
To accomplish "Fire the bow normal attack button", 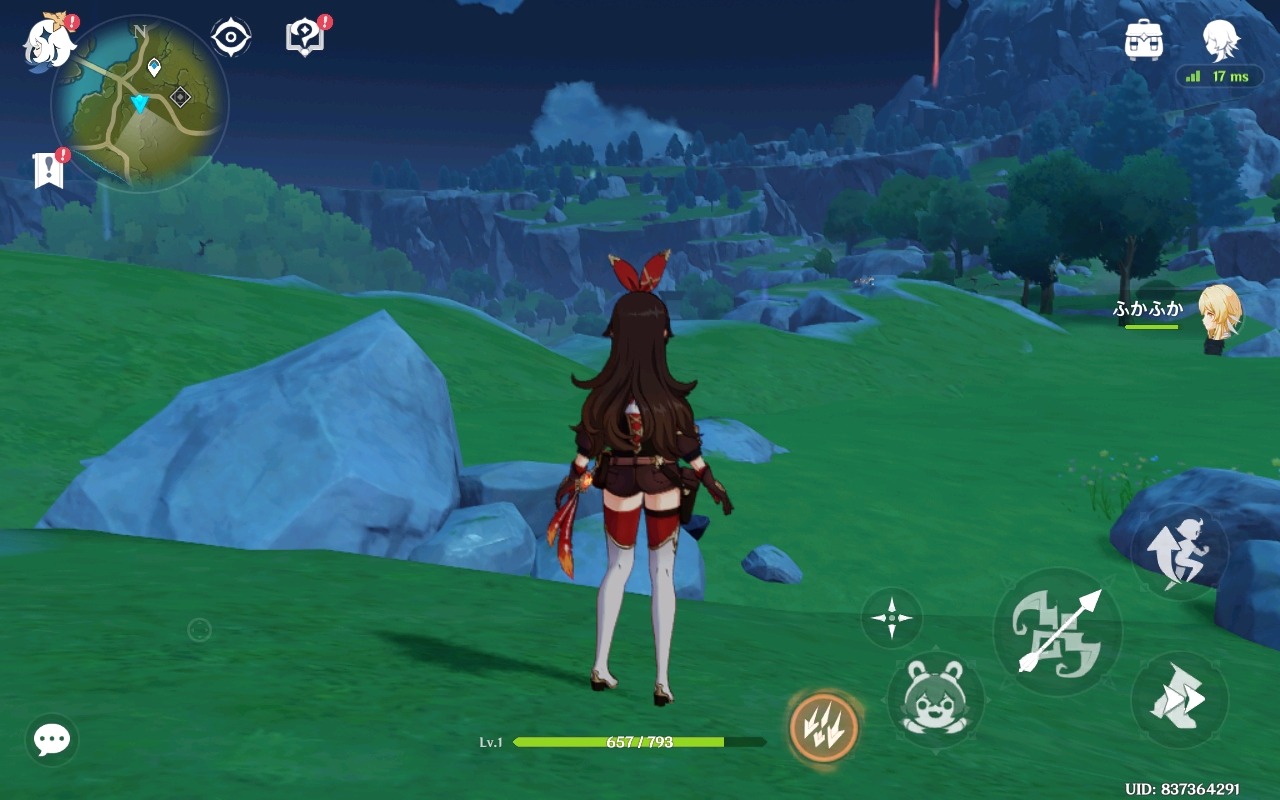I will point(1057,632).
